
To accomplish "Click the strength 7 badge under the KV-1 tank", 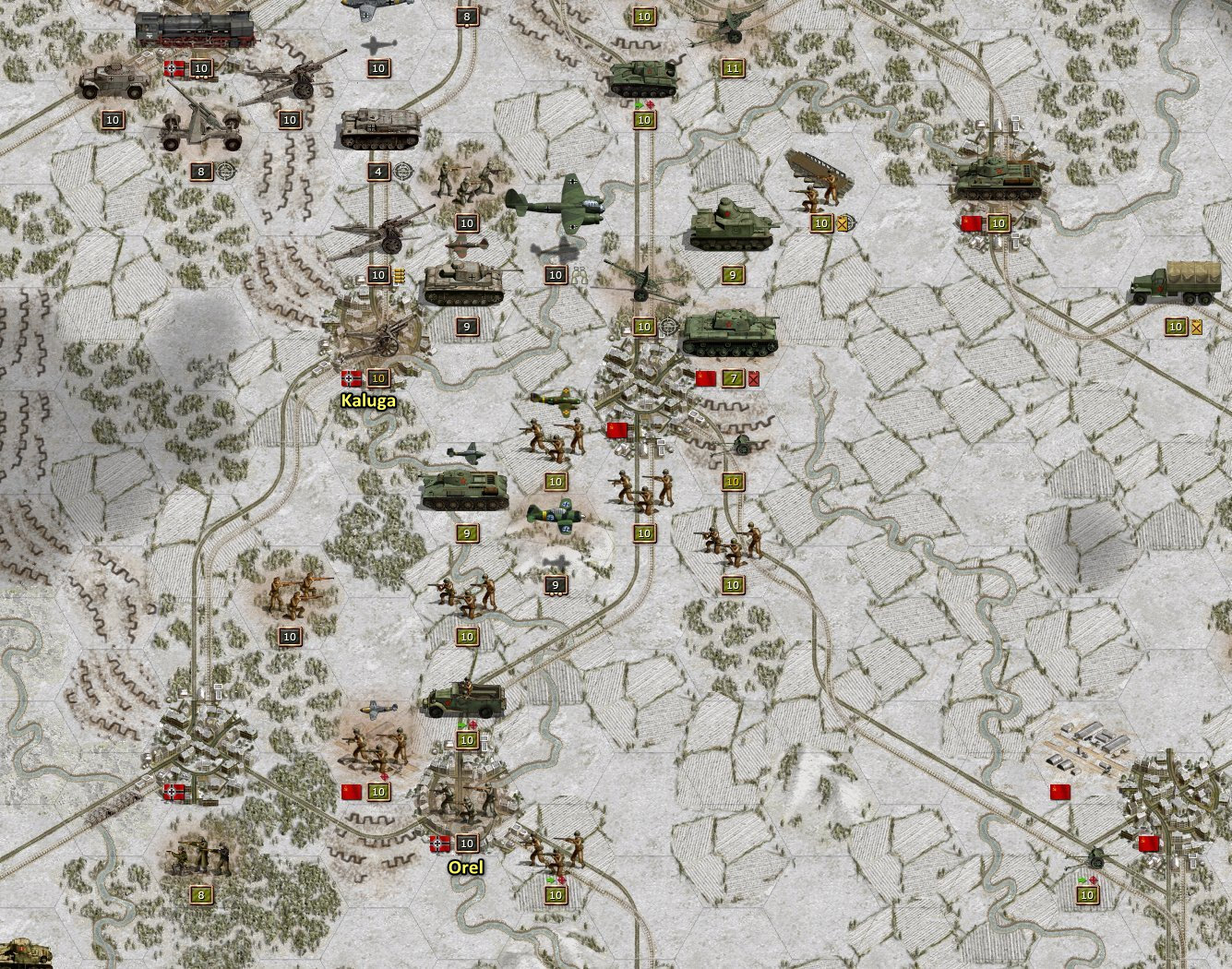I will click(732, 377).
